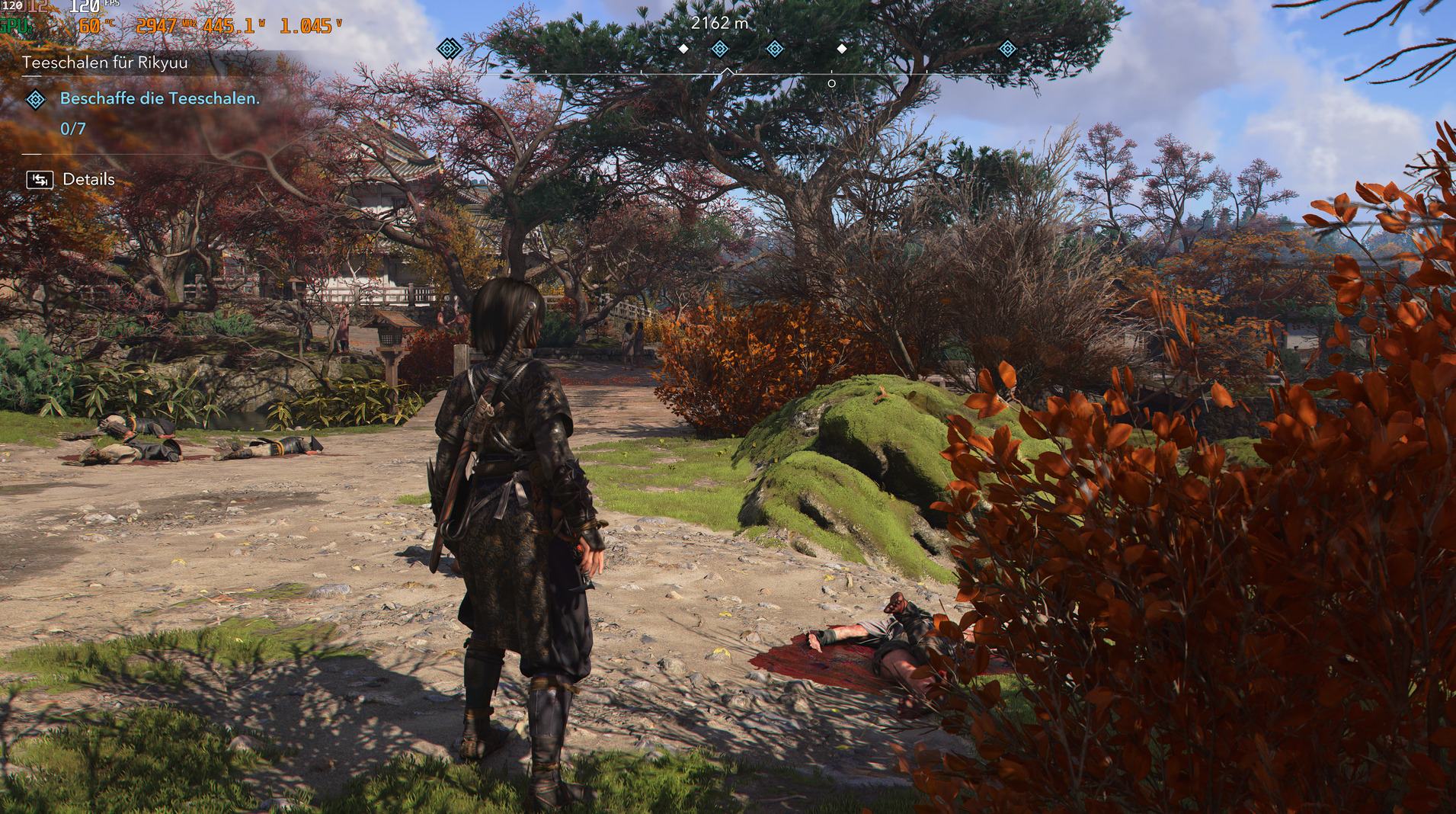Click the Beschaffe die Teeschalen objective text

pyautogui.click(x=160, y=98)
